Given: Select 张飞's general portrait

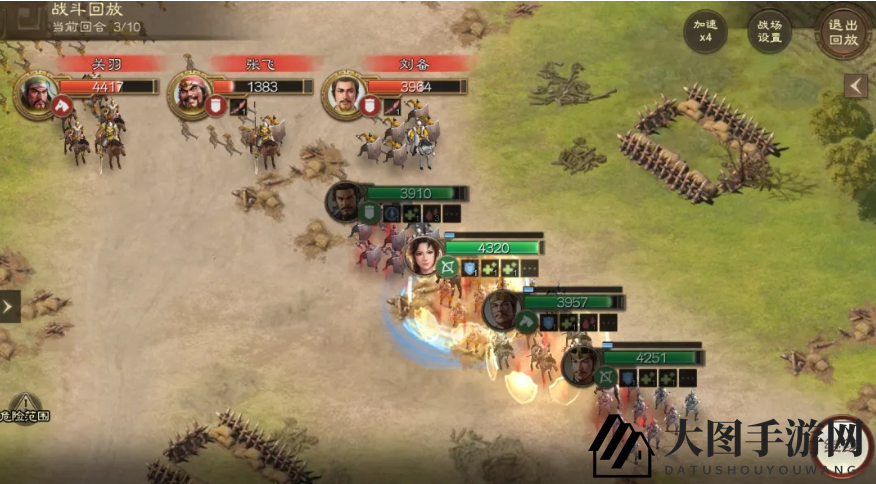Looking at the screenshot, I should pos(191,93).
